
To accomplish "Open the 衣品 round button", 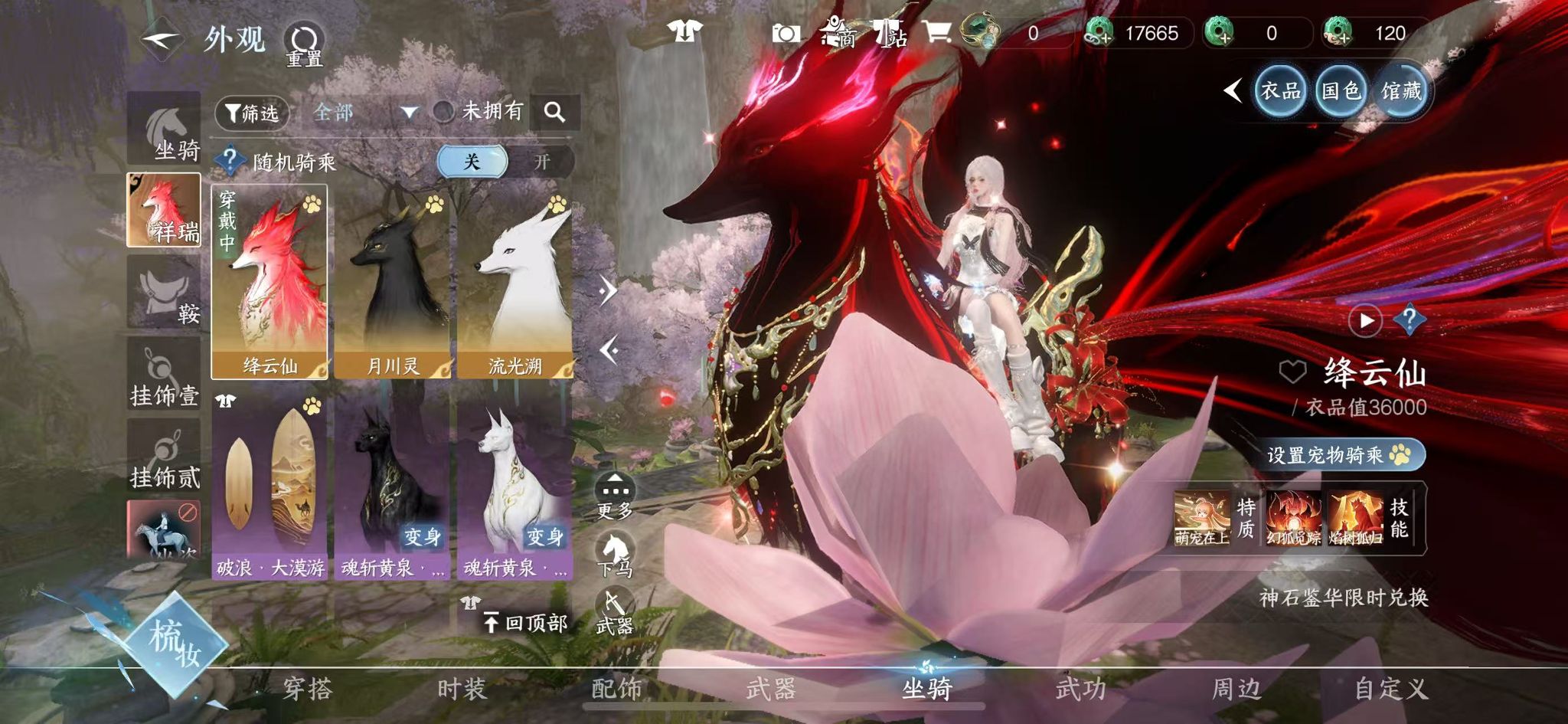I will [x=1280, y=91].
